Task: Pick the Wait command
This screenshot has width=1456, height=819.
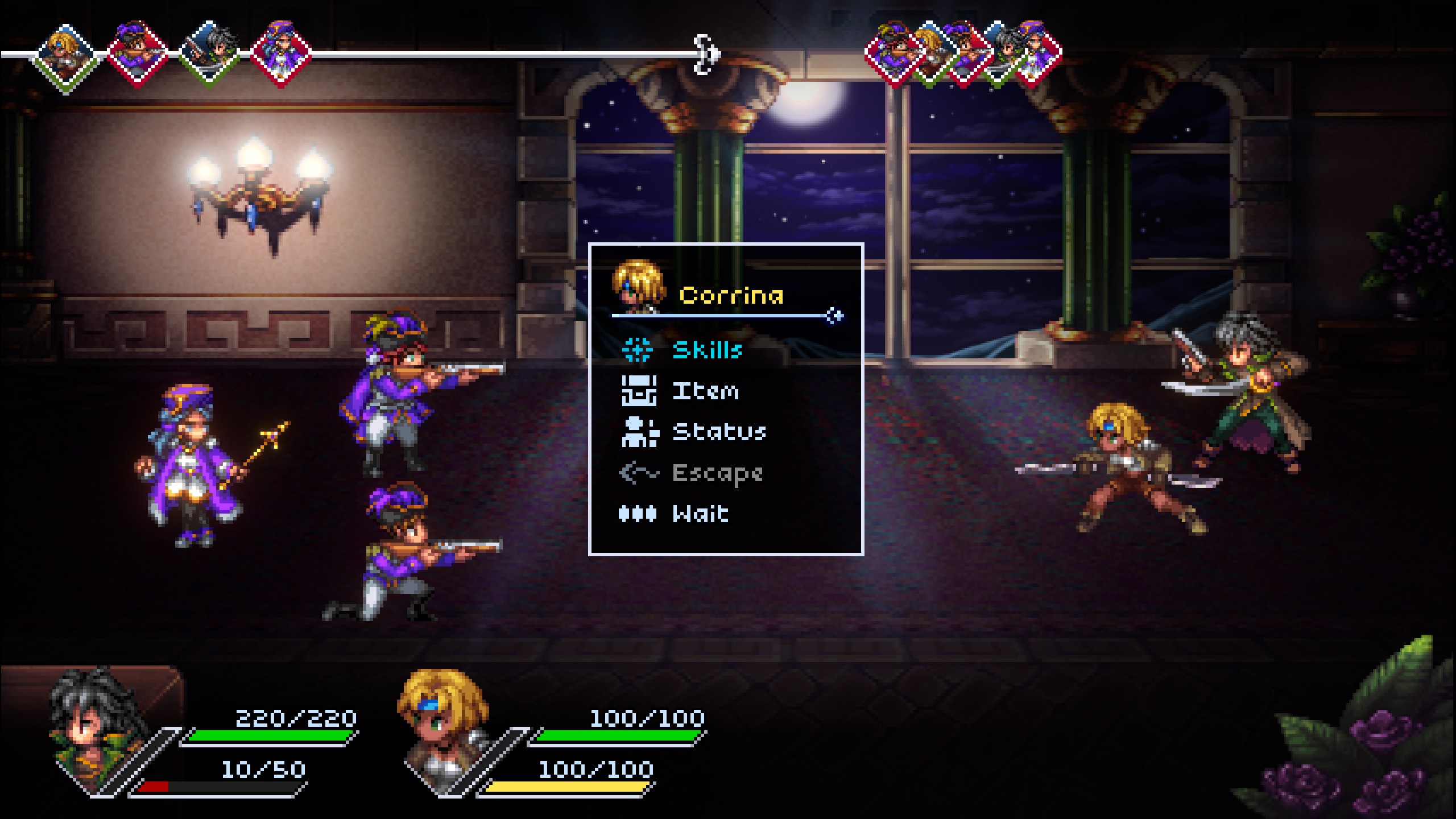Action: tap(700, 514)
